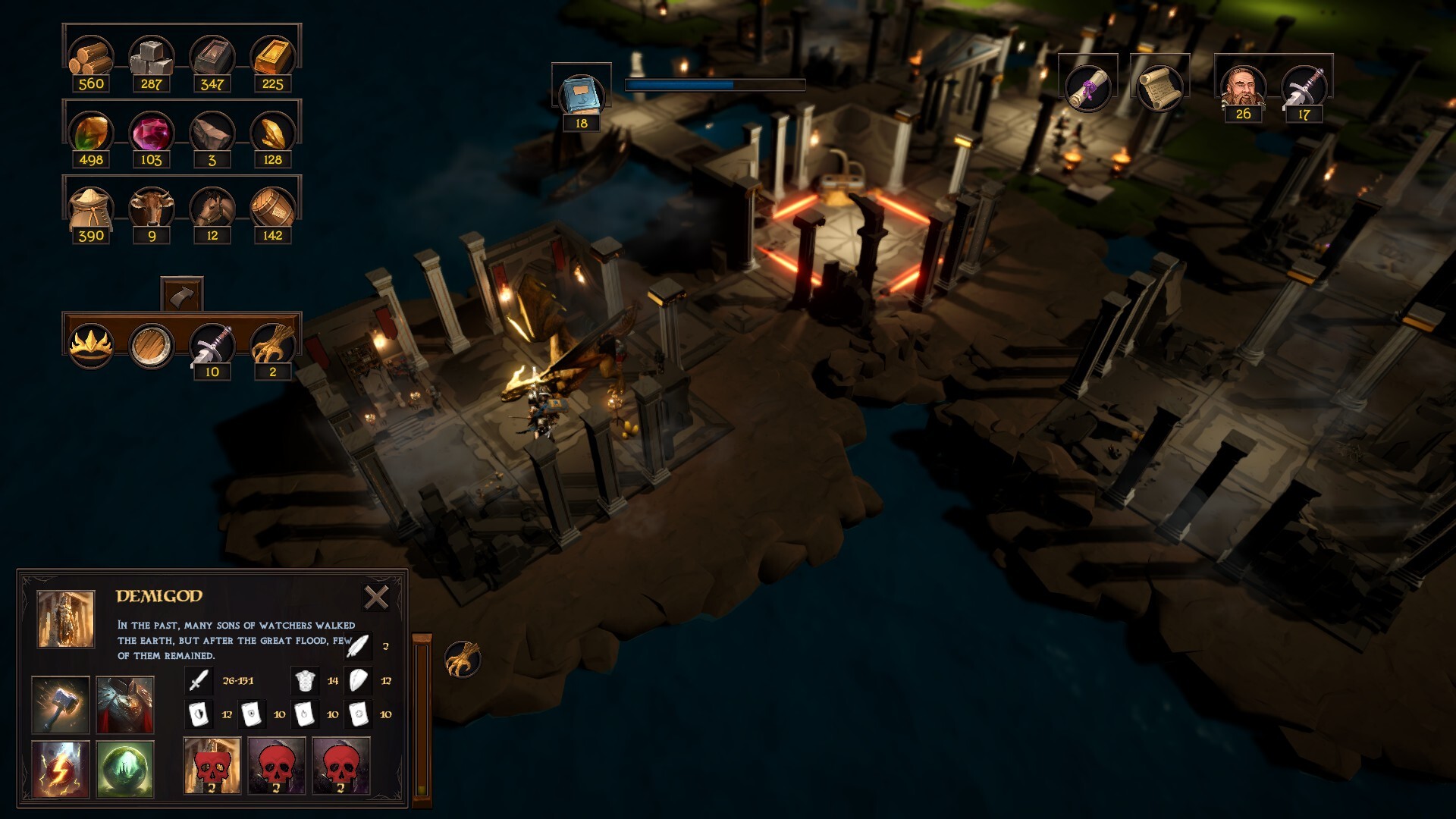Select the armored knight ability icon

point(125,704)
